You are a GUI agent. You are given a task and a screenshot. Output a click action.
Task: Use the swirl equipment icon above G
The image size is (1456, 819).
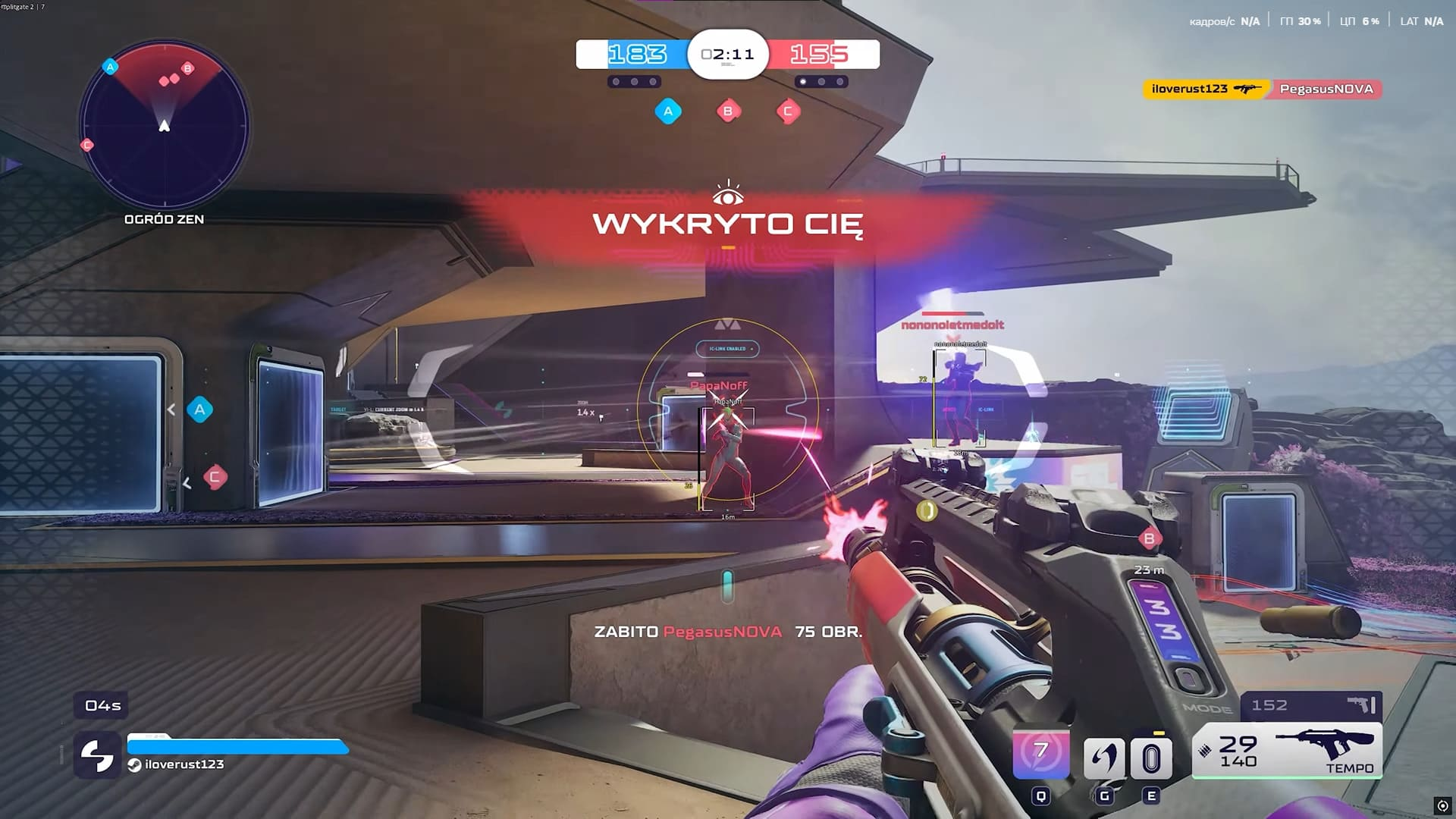click(x=1104, y=758)
